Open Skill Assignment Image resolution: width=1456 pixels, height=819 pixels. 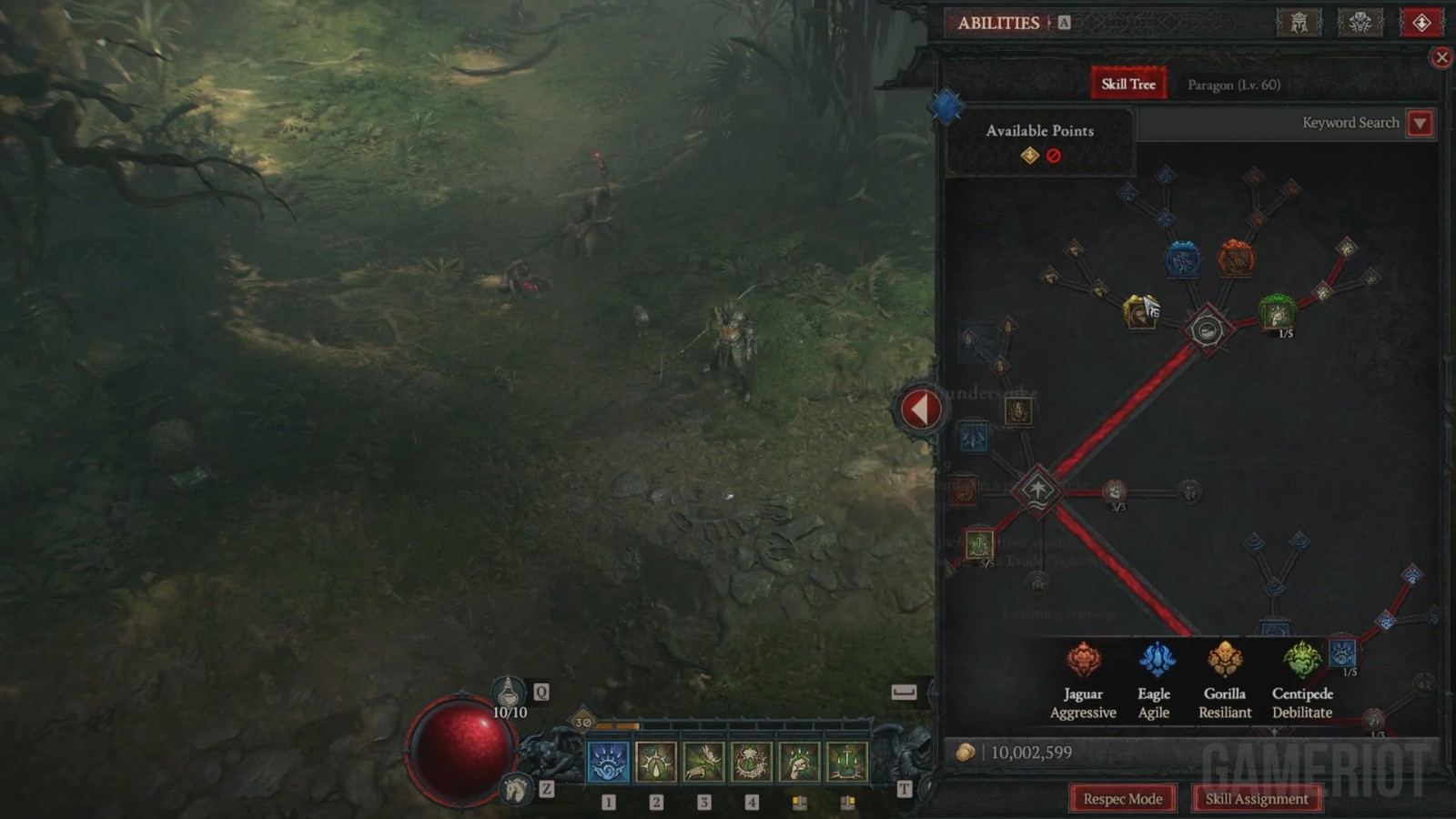[x=1256, y=799]
